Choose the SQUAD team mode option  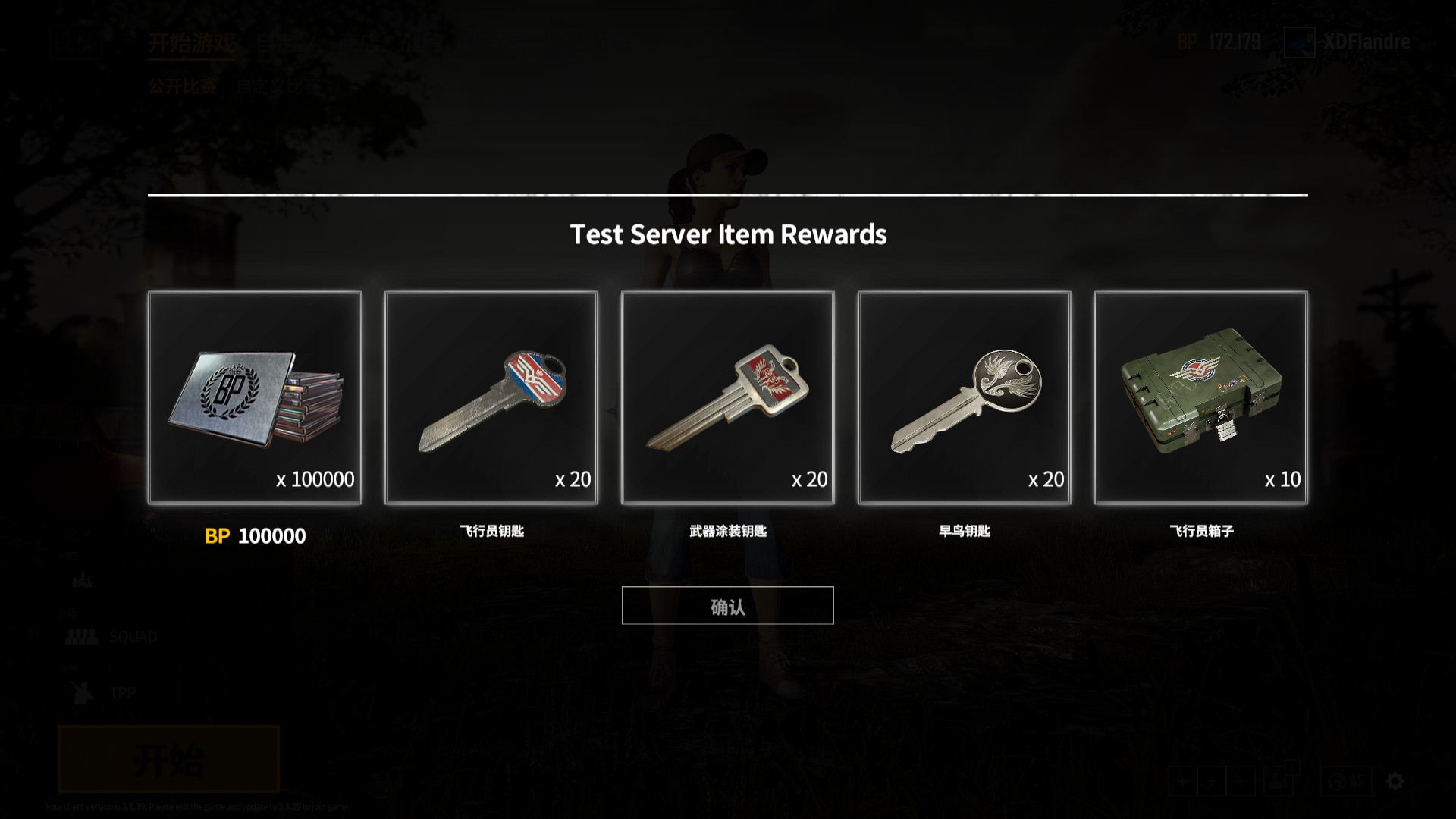pyautogui.click(x=112, y=637)
